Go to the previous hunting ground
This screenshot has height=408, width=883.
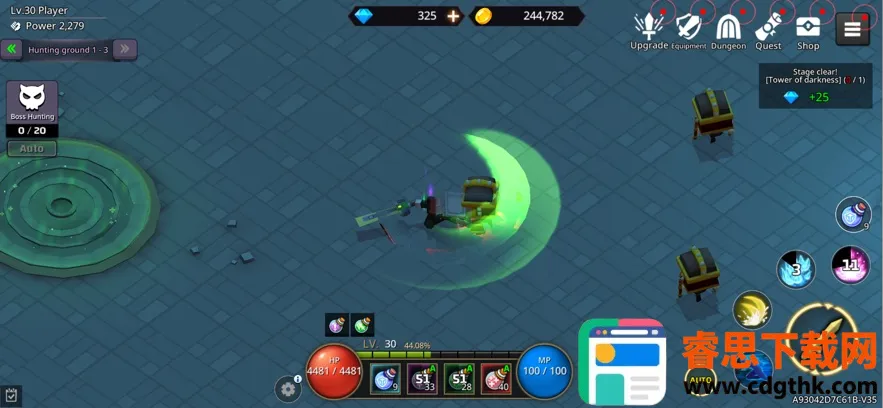point(12,49)
